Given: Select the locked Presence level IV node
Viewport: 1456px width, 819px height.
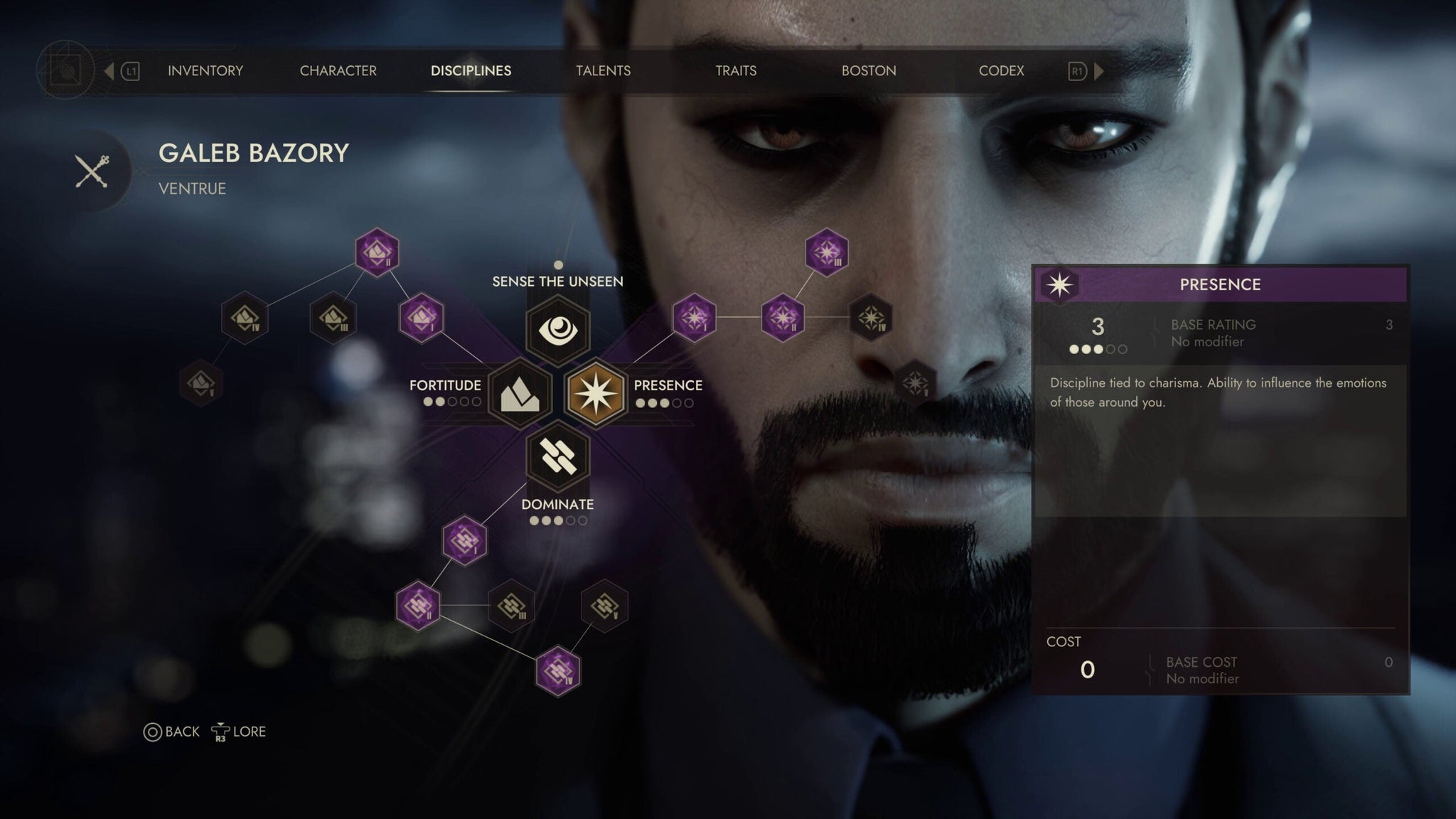Looking at the screenshot, I should click(871, 317).
